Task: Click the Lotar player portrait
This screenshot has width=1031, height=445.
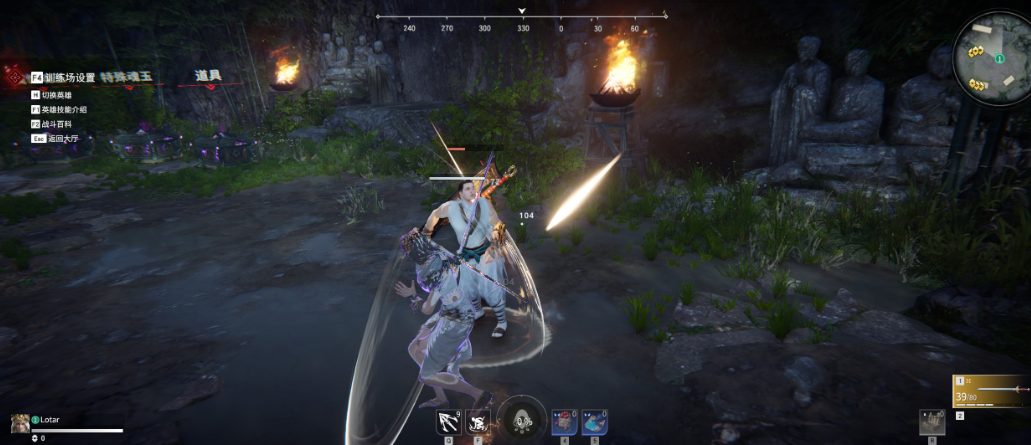Action: [x=18, y=422]
